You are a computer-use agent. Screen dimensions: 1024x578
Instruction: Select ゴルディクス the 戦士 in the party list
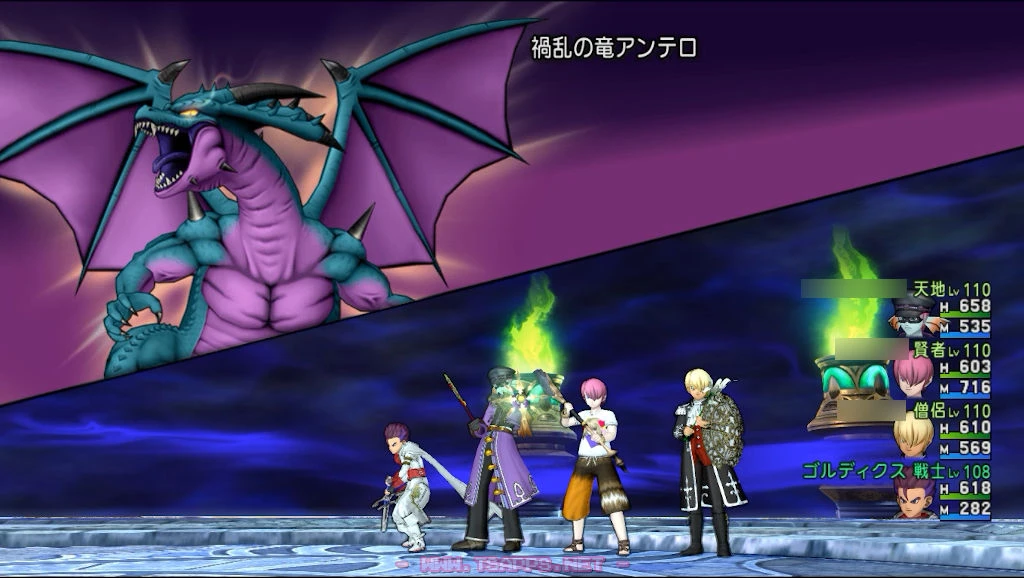[913, 498]
